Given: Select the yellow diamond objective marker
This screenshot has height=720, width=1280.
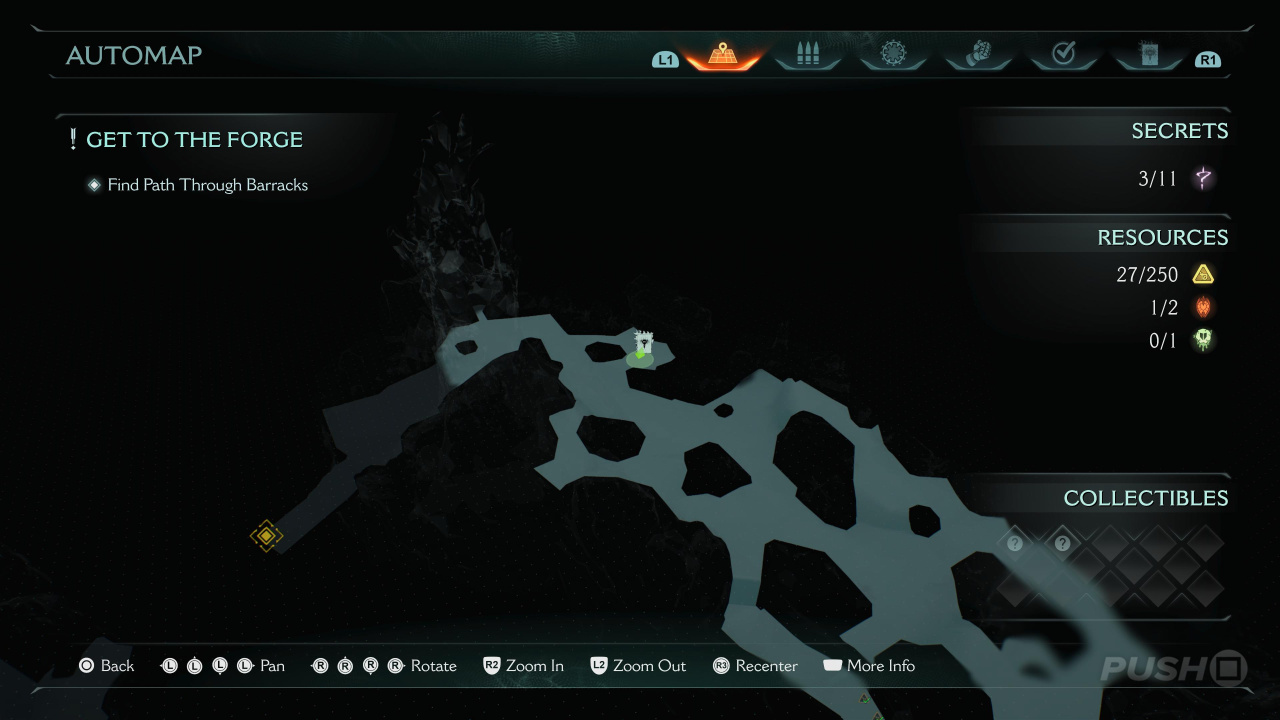Looking at the screenshot, I should (x=266, y=536).
